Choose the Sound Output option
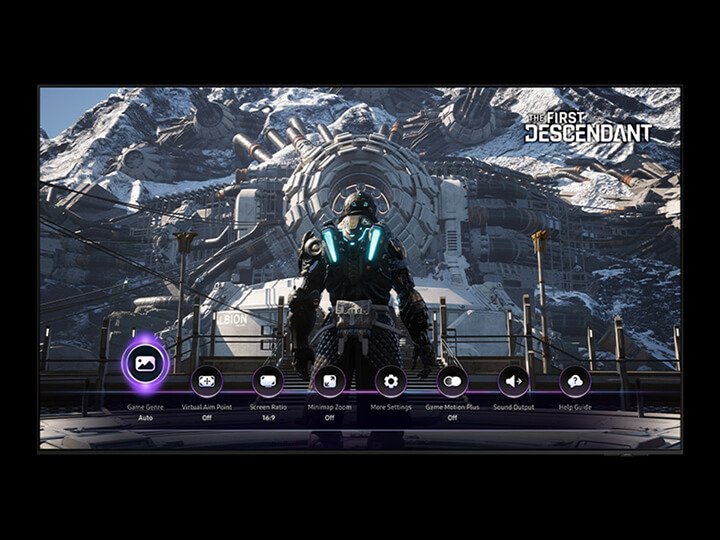This screenshot has height=540, width=720. [514, 381]
